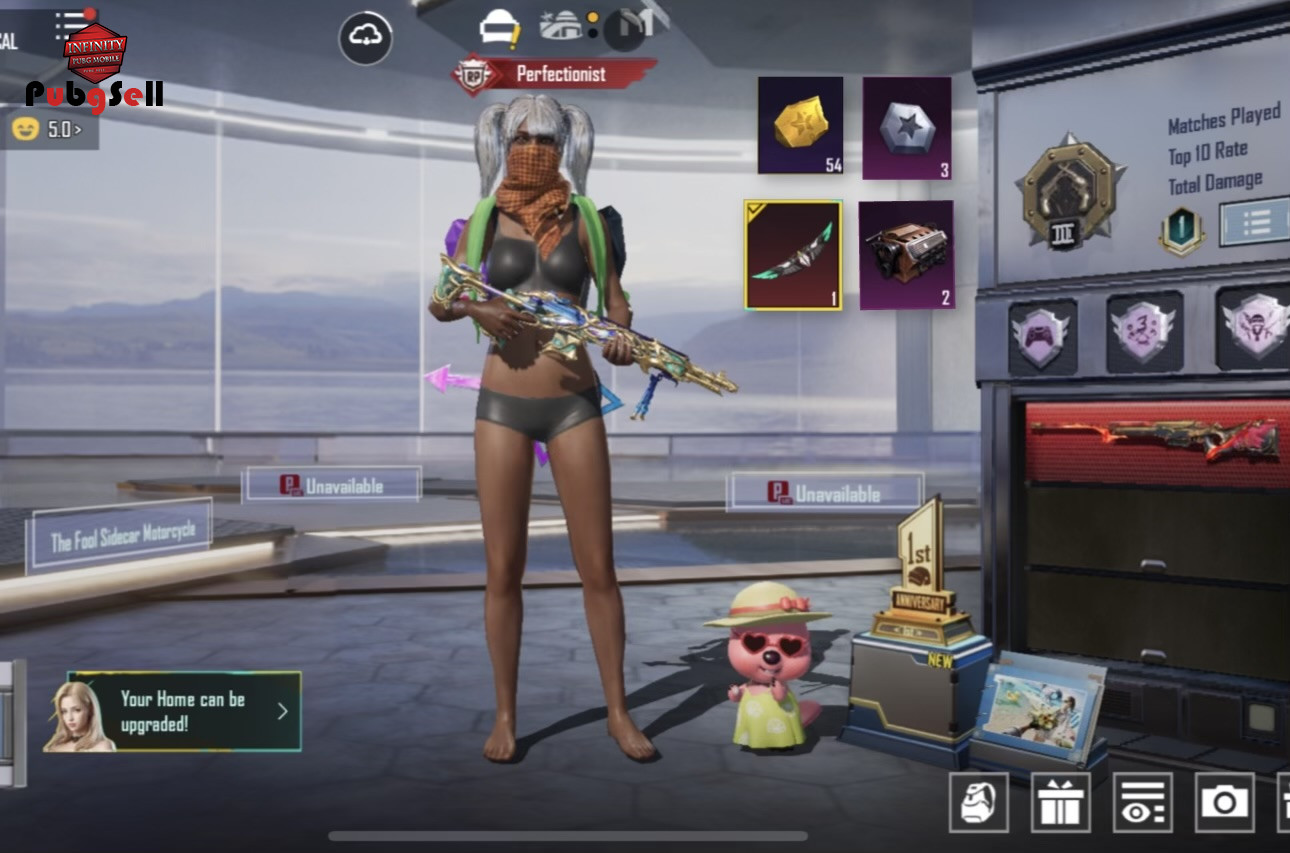Tap the camera screenshot button

point(1224,802)
